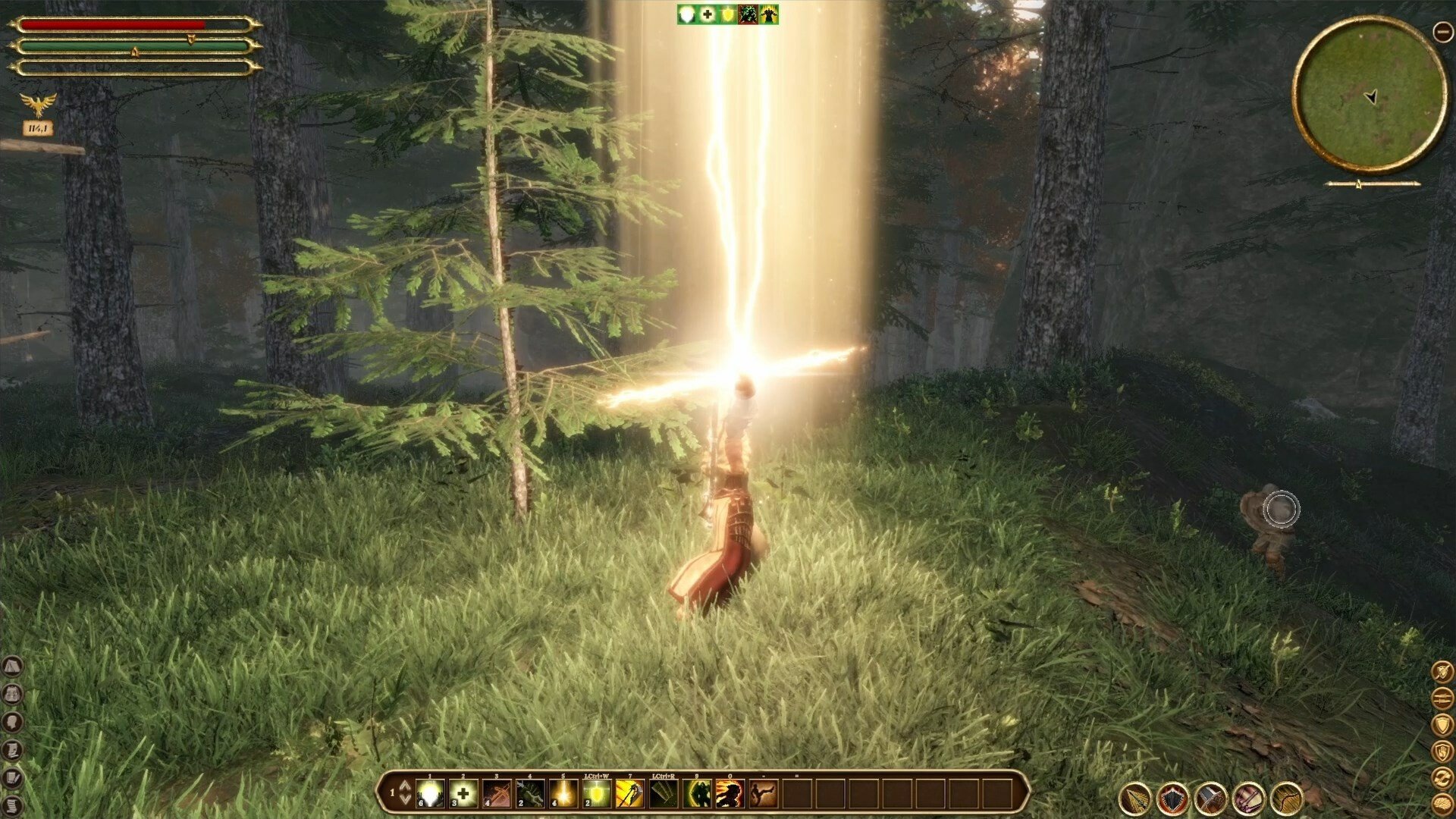Trigger the yellow polearm strike ability

click(630, 794)
